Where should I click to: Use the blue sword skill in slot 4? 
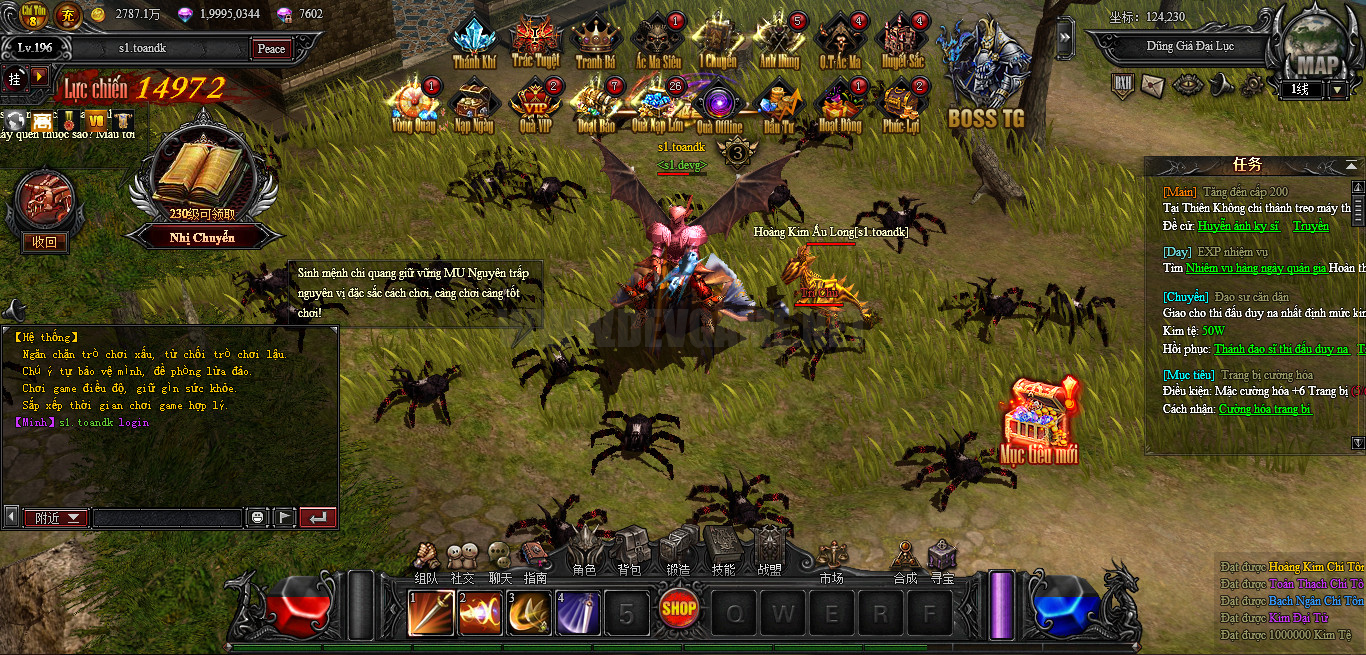[x=578, y=613]
